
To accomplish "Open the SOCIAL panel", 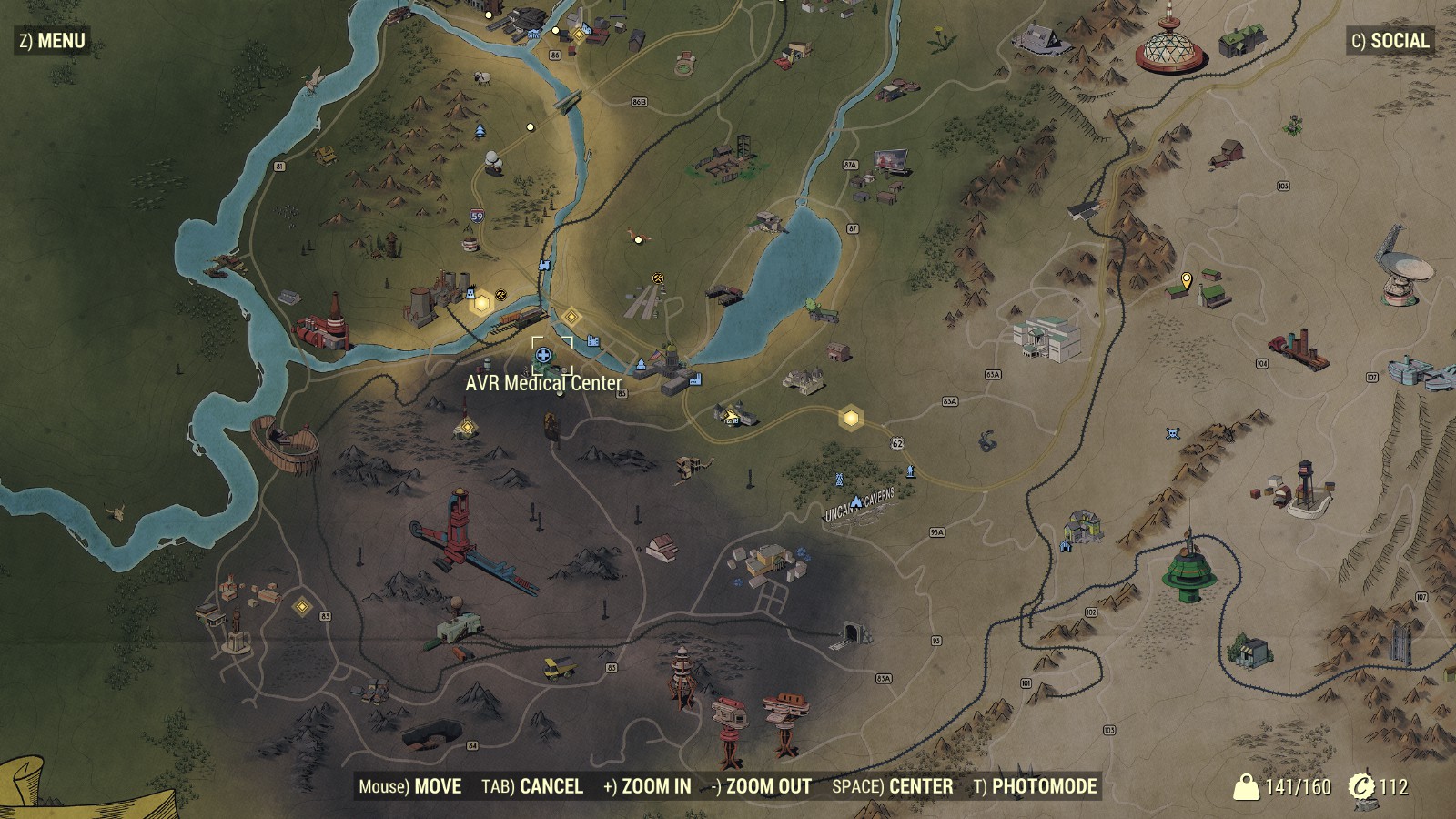I will (1390, 41).
